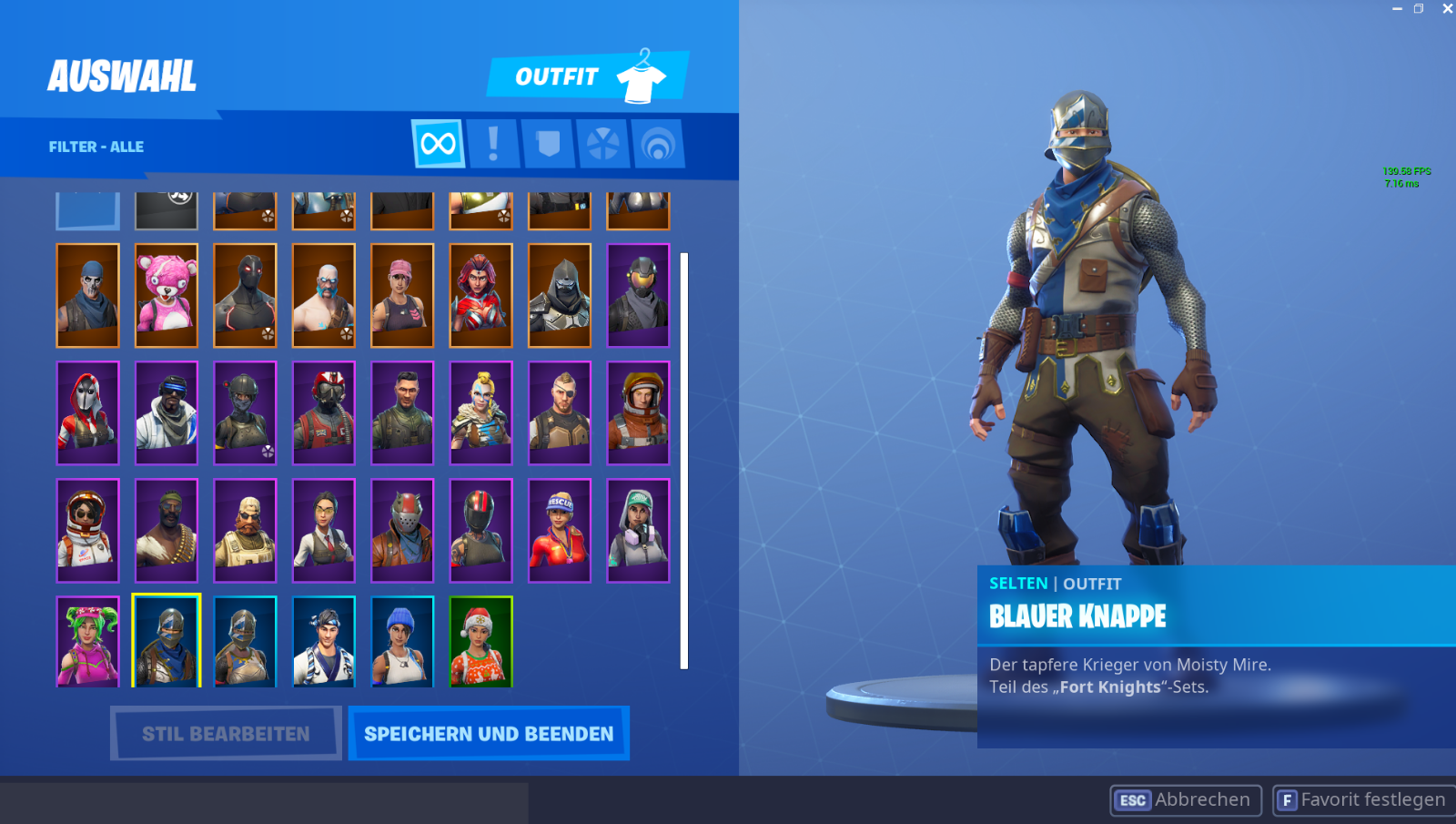Click 'Abbrechen' in the bottom bar
Screen dimensions: 1456x824
point(1203,799)
